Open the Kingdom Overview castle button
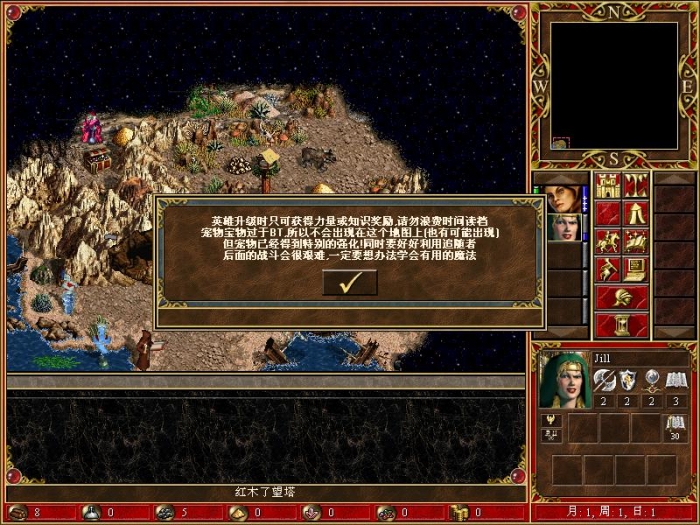Image resolution: width=700 pixels, height=525 pixels. click(608, 186)
